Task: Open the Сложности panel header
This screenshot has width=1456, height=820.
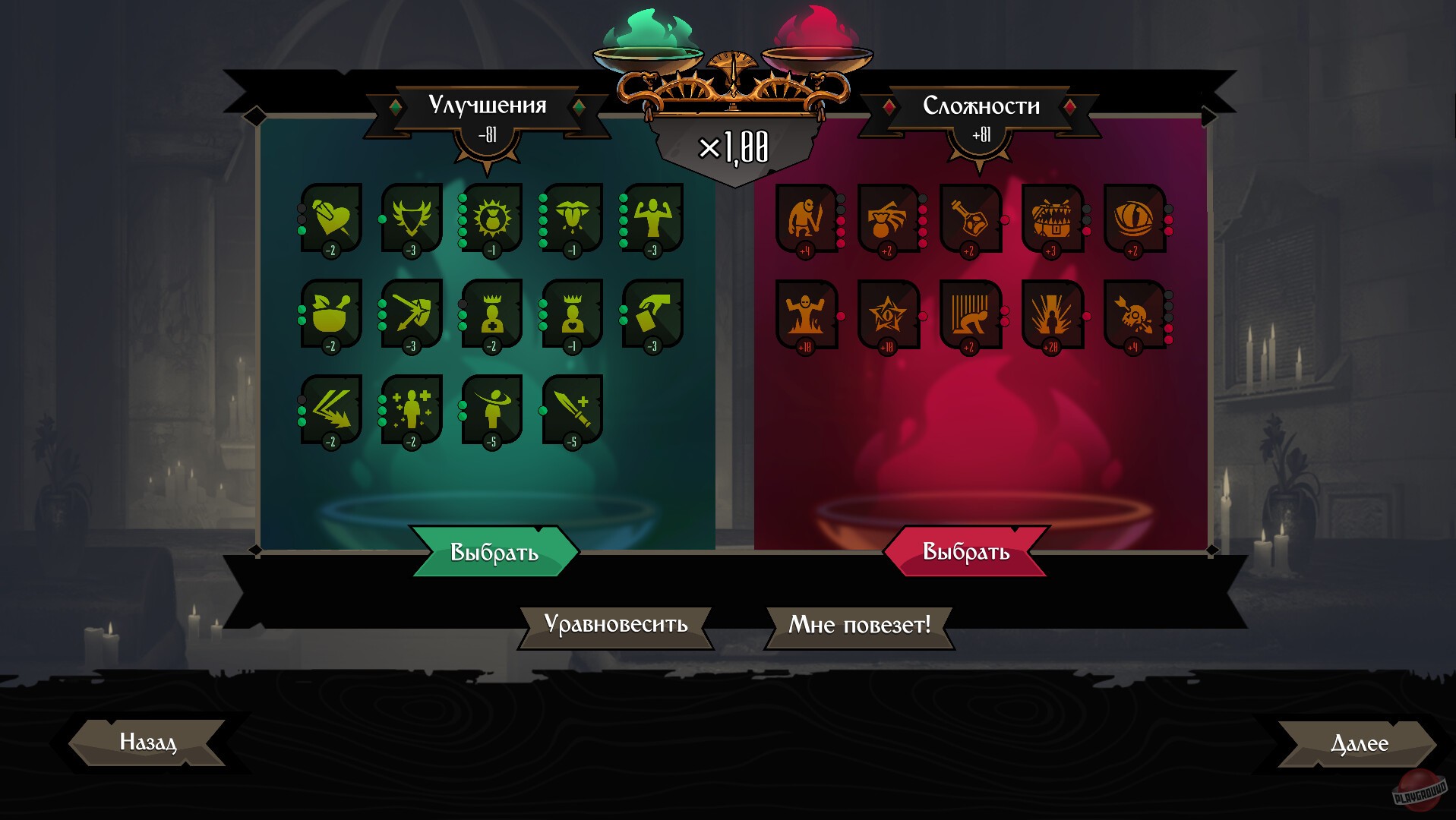Action: 981,105
